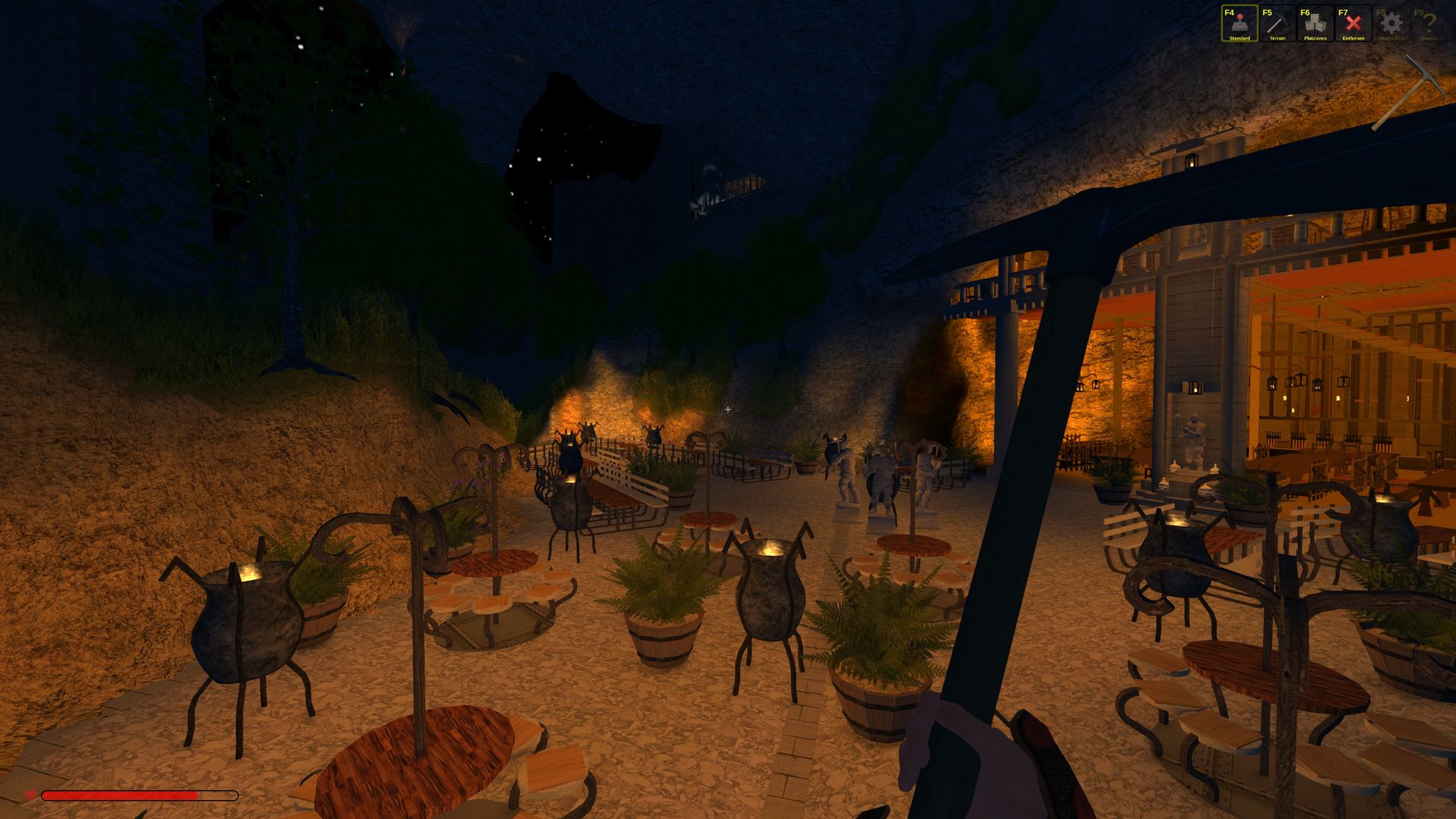Image resolution: width=1456 pixels, height=819 pixels.
Task: Activate the Entfernen red X tool
Action: [x=1353, y=24]
